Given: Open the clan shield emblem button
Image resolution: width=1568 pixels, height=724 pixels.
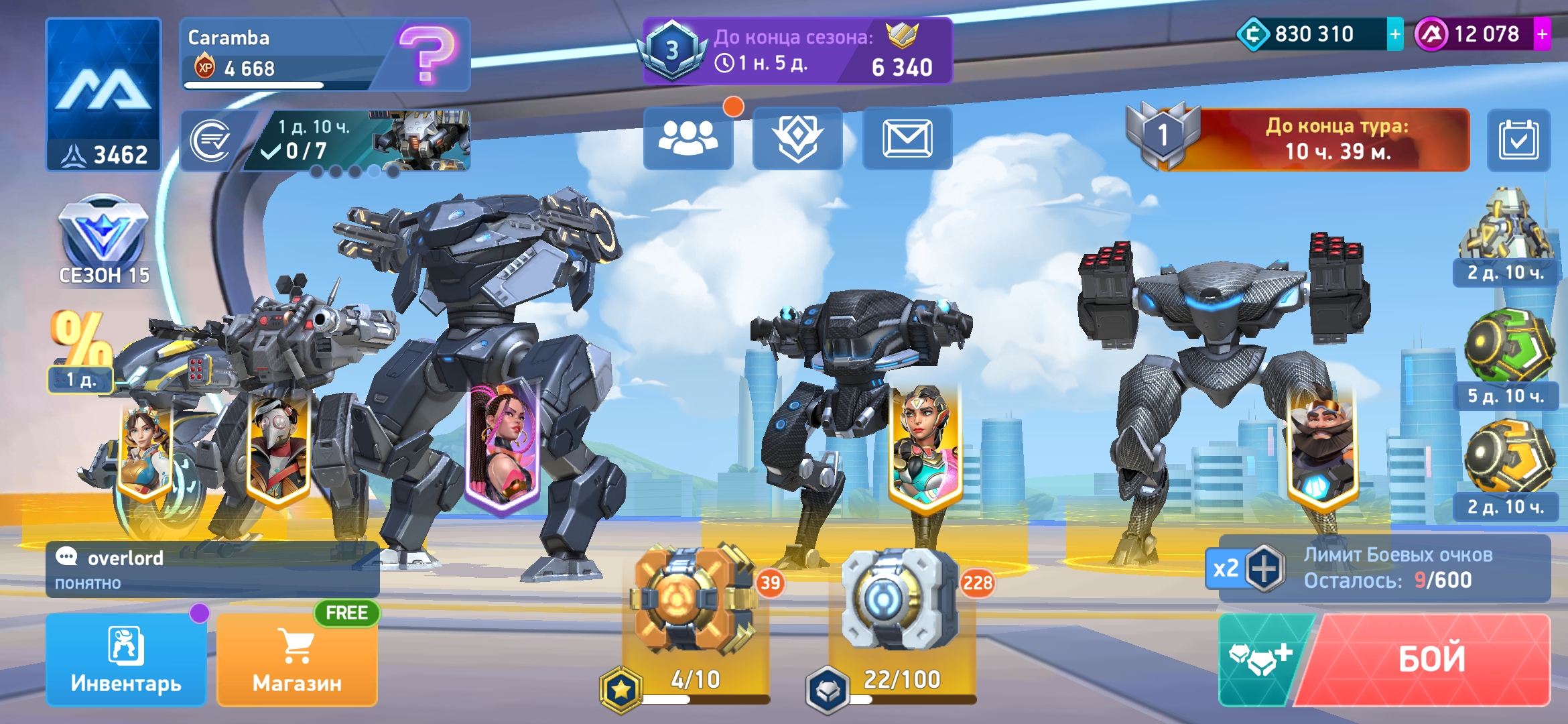Looking at the screenshot, I should click(797, 138).
